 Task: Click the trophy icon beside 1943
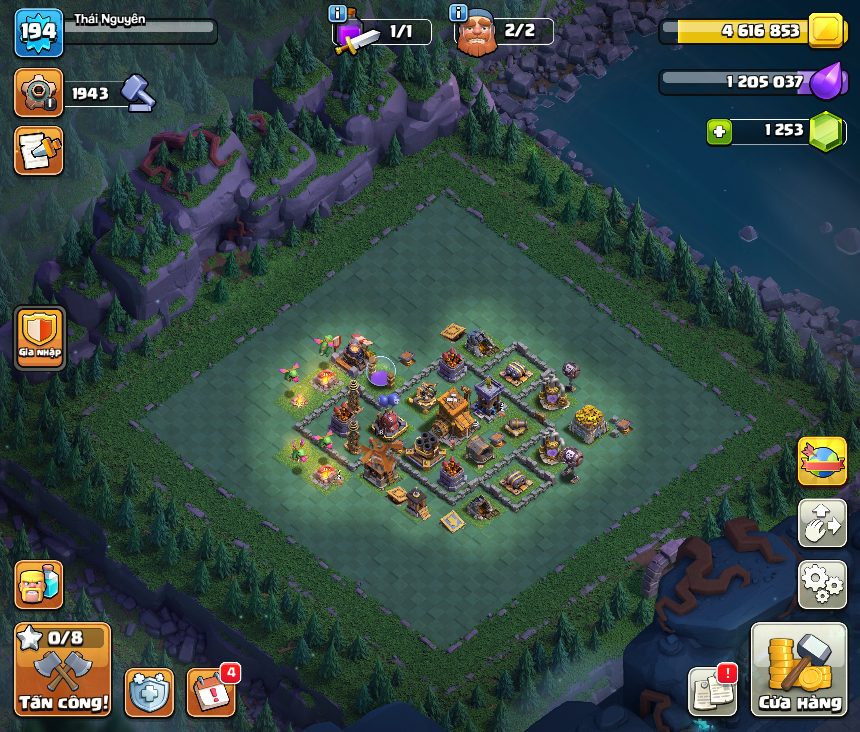[x=39, y=94]
